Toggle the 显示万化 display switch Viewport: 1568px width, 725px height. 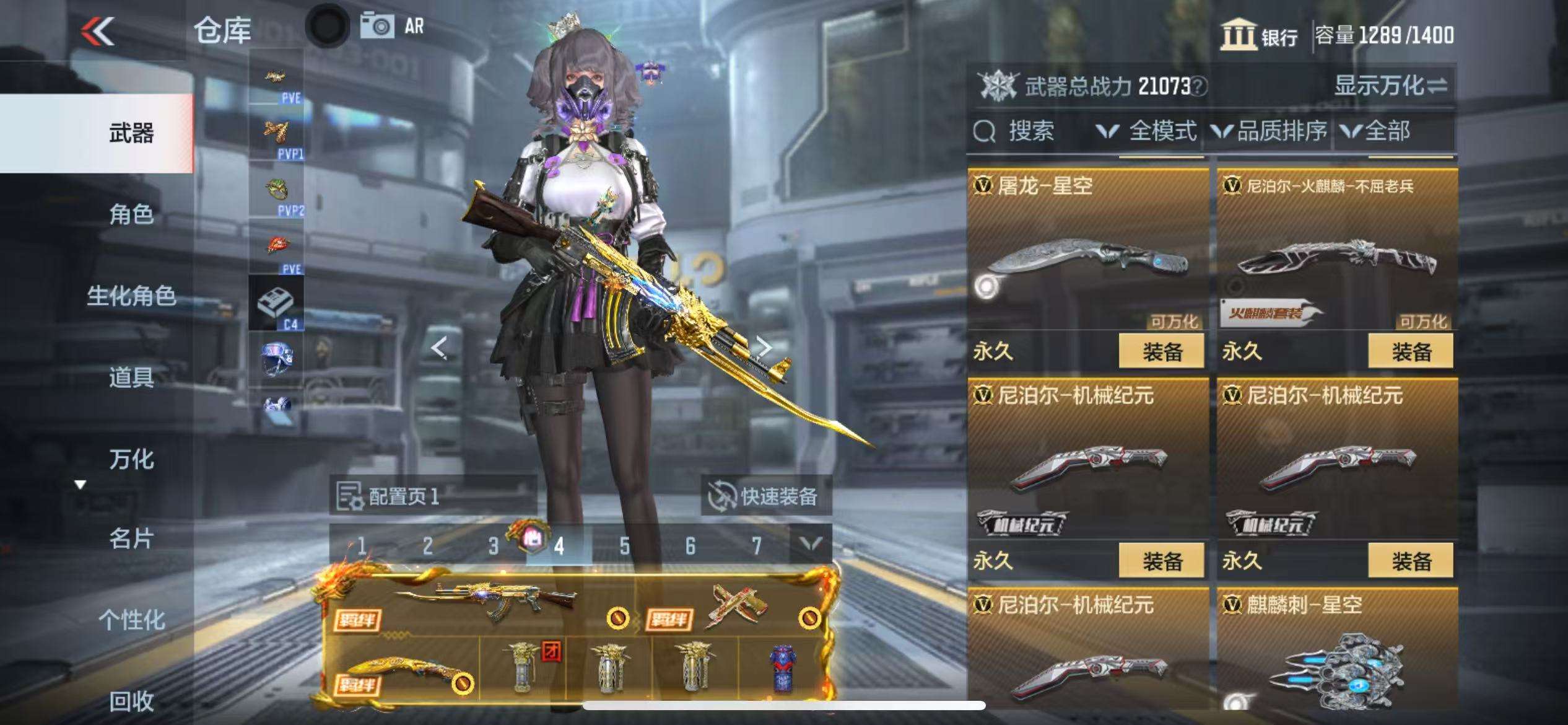1390,86
